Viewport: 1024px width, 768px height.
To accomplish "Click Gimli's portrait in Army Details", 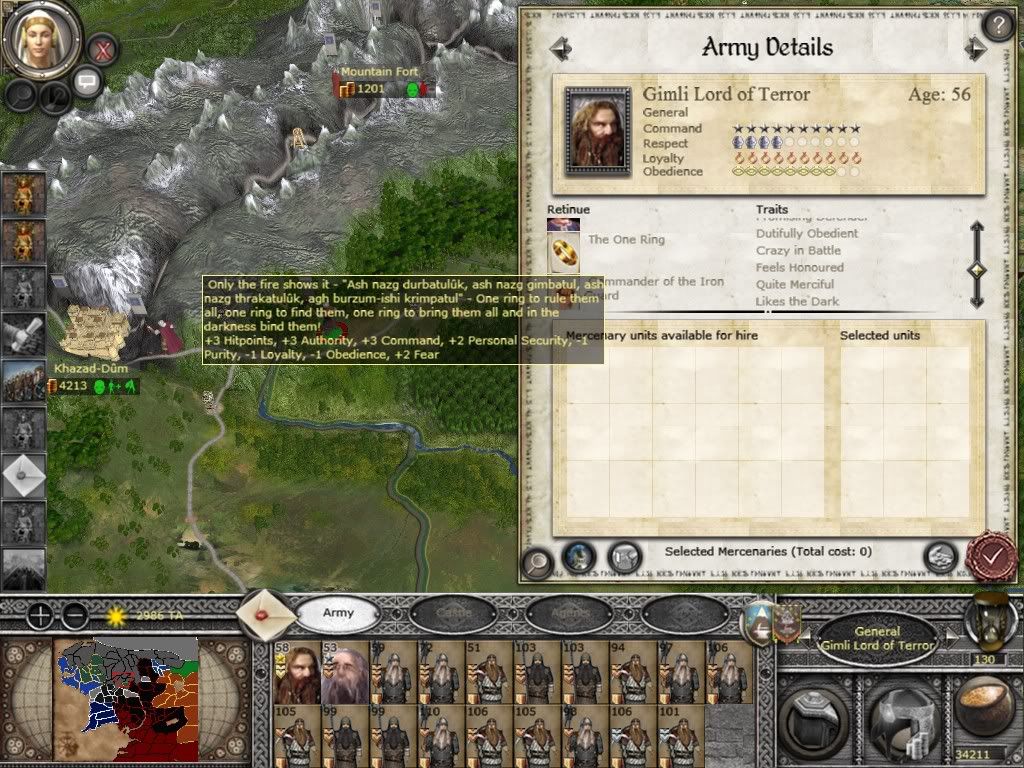I will coord(597,130).
